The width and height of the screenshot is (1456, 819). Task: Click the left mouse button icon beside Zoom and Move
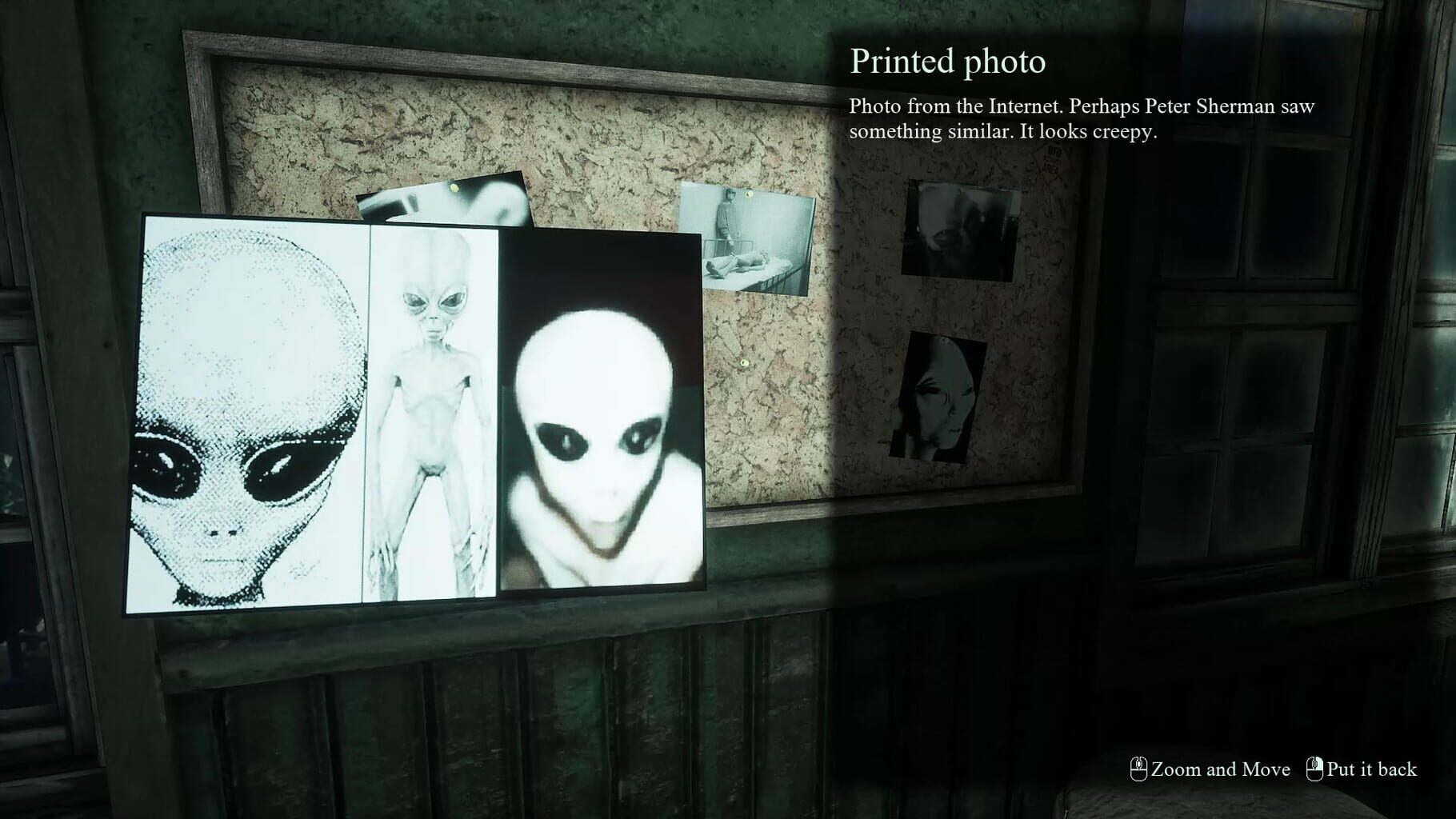[1139, 770]
